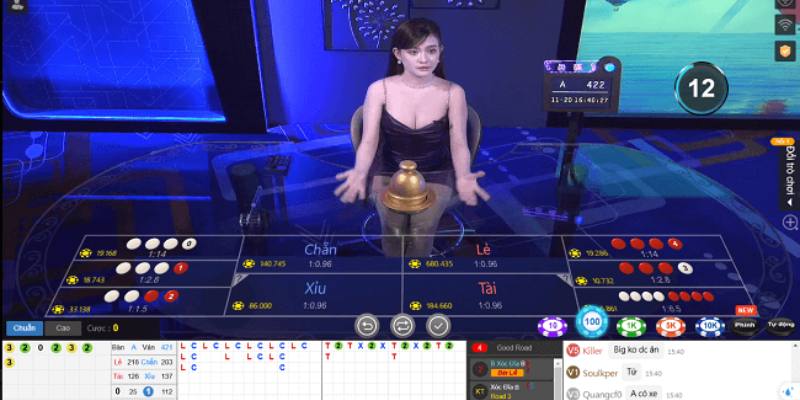Screen dimensions: 800x400
Task: Choose the 10K blue chip
Action: coord(709,326)
